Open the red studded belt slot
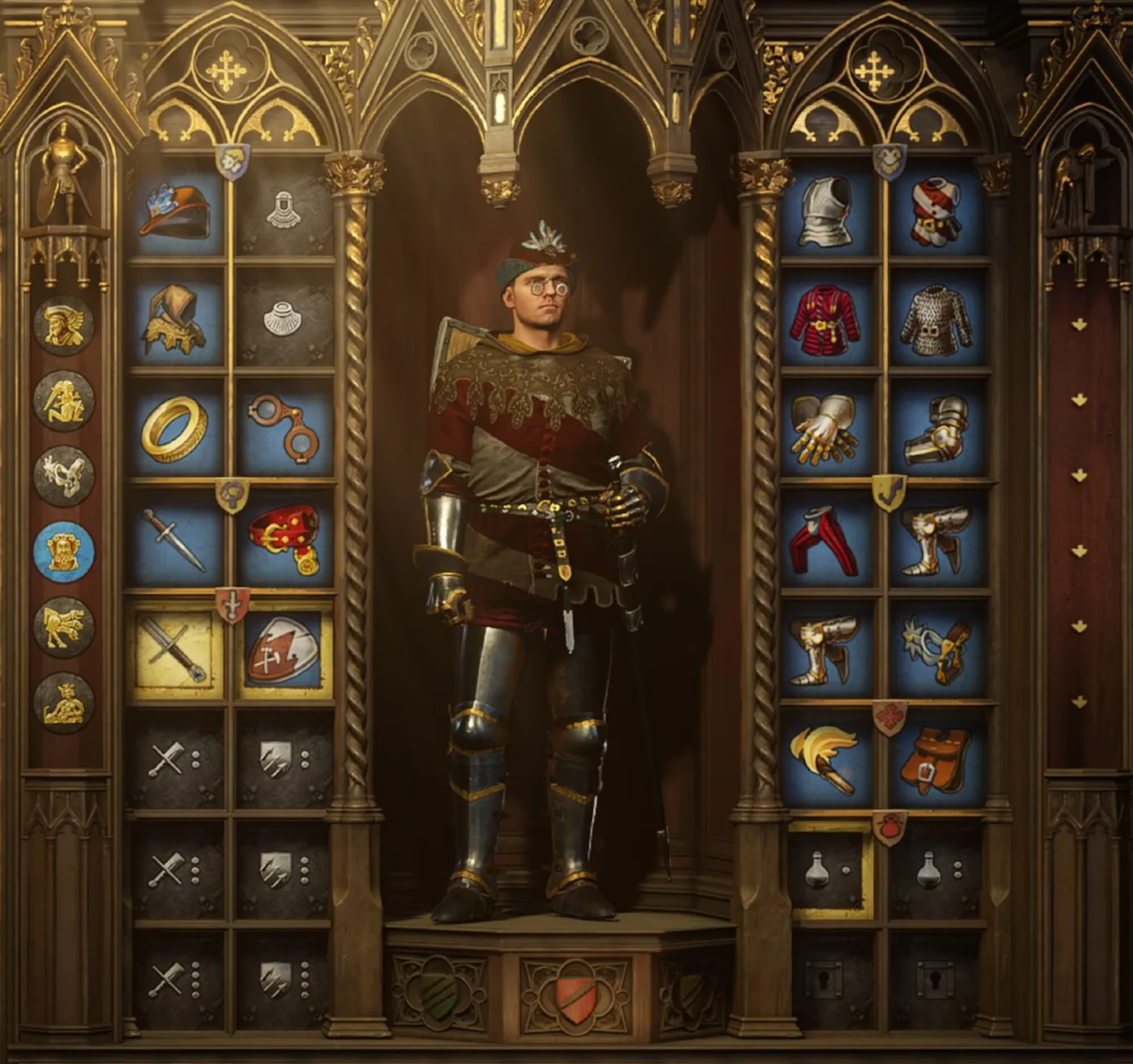The height and width of the screenshot is (1064, 1133). [x=284, y=538]
